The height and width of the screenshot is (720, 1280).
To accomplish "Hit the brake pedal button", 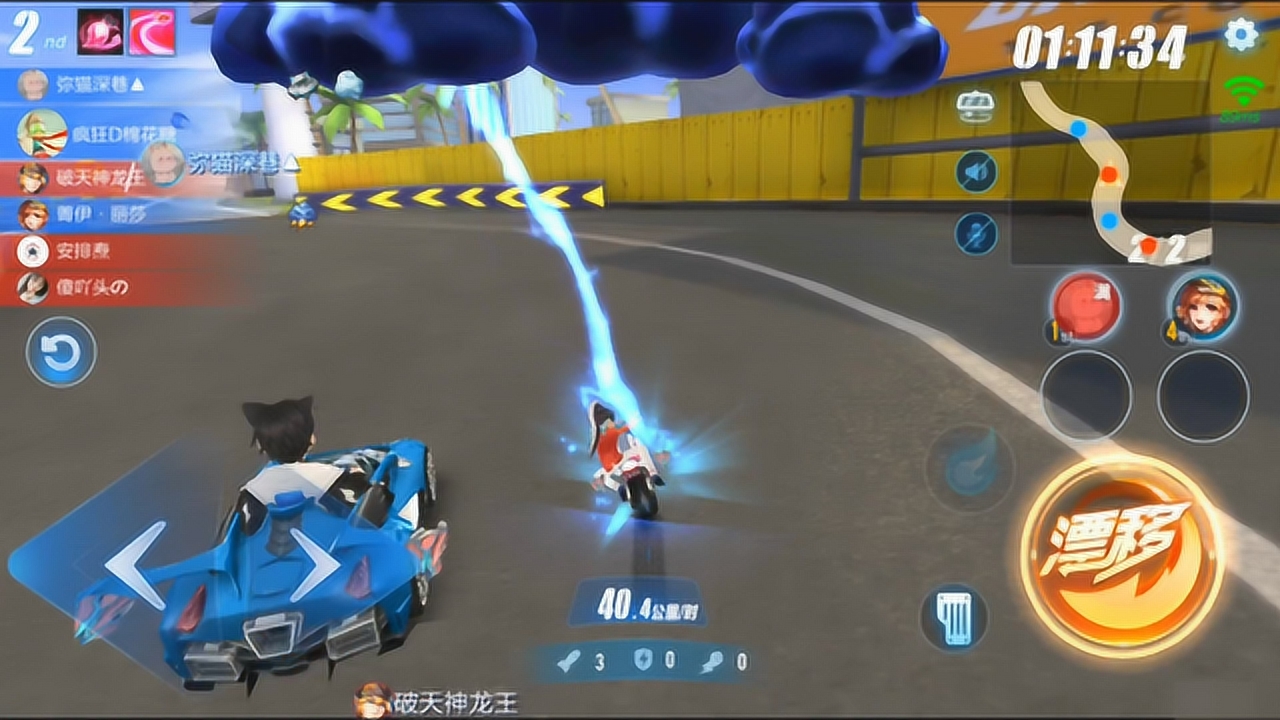I will (x=954, y=617).
